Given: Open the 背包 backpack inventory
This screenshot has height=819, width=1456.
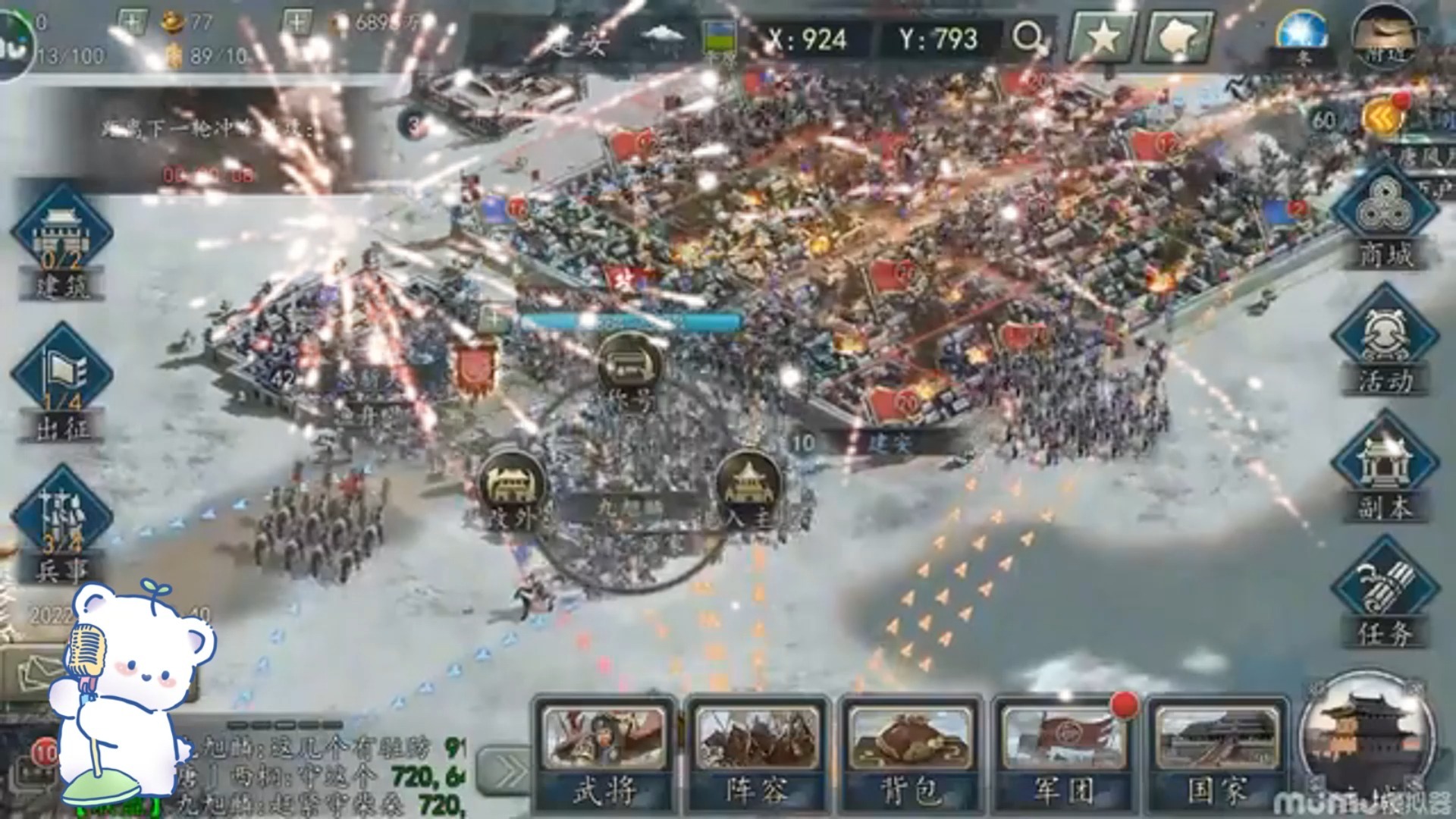Looking at the screenshot, I should [912, 755].
